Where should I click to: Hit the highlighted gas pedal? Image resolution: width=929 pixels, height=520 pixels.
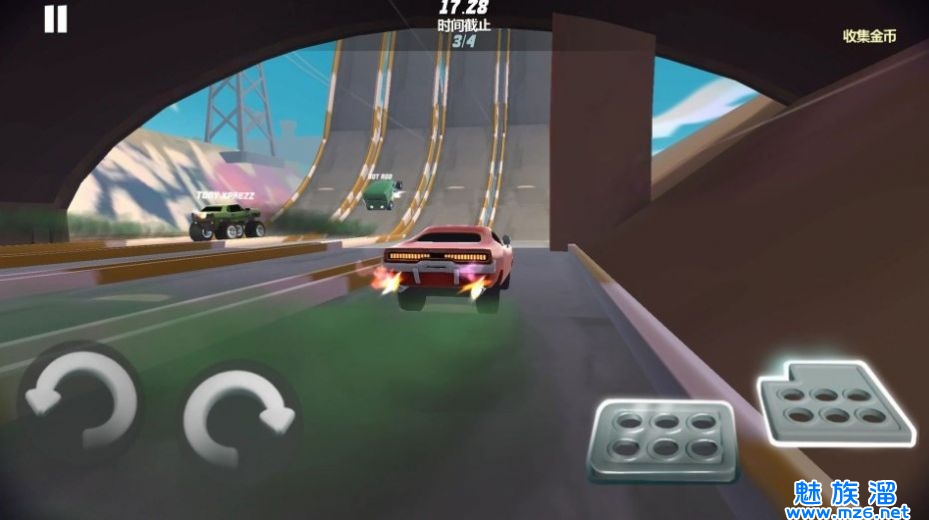(834, 402)
